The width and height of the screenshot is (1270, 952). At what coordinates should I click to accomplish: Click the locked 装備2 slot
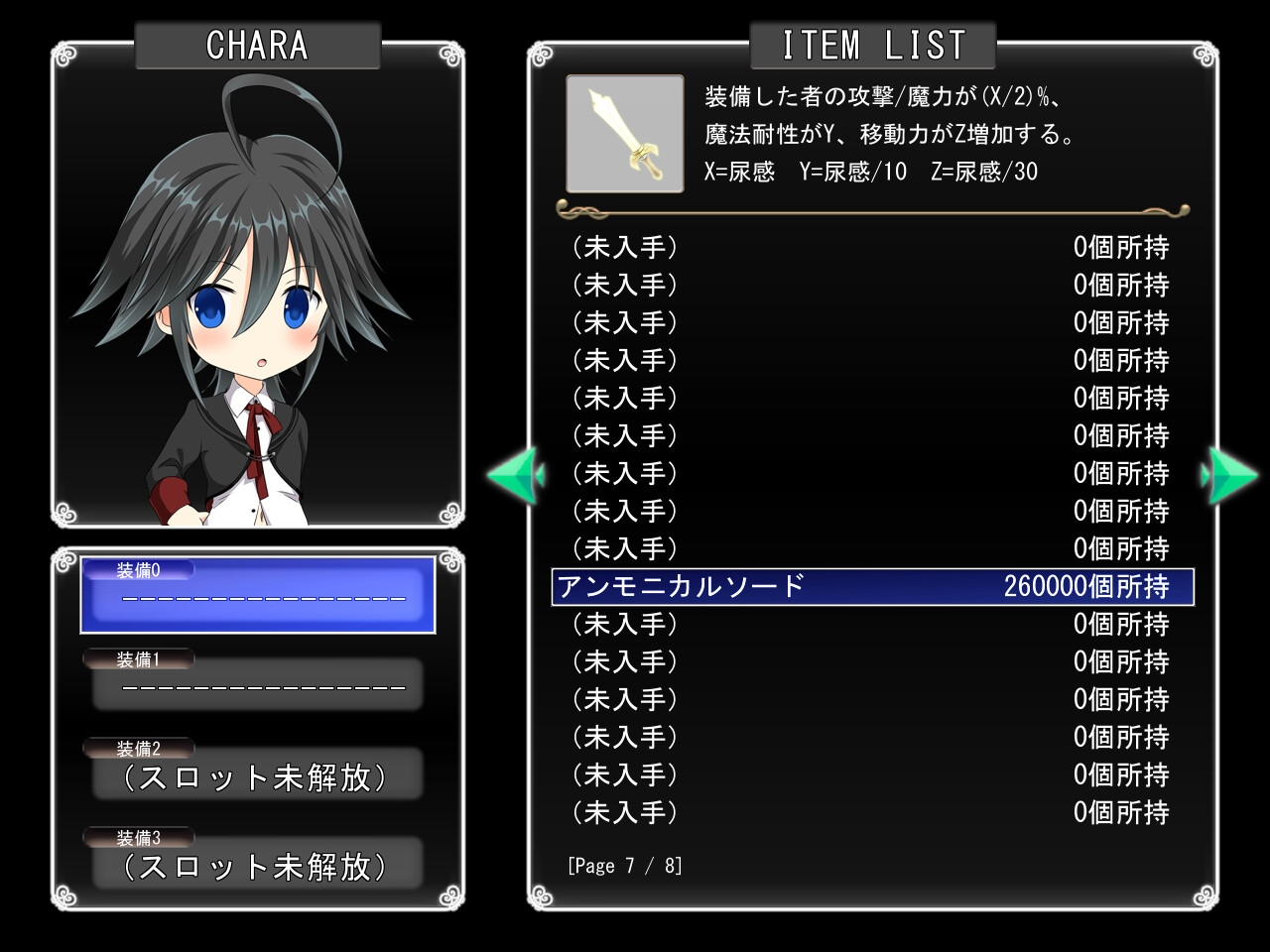click(x=258, y=774)
